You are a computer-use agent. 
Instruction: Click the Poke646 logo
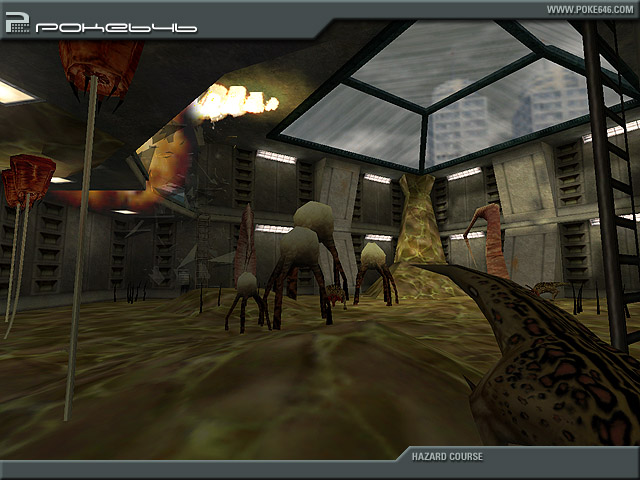tap(100, 24)
